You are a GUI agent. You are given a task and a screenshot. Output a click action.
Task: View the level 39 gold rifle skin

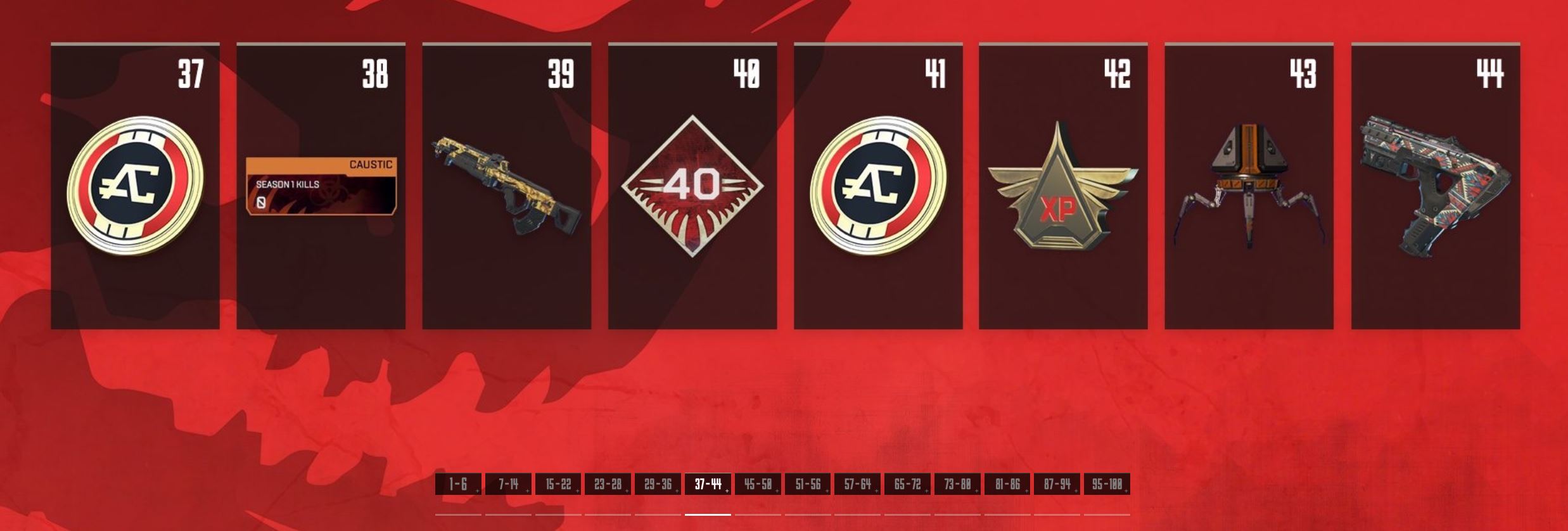point(507,186)
